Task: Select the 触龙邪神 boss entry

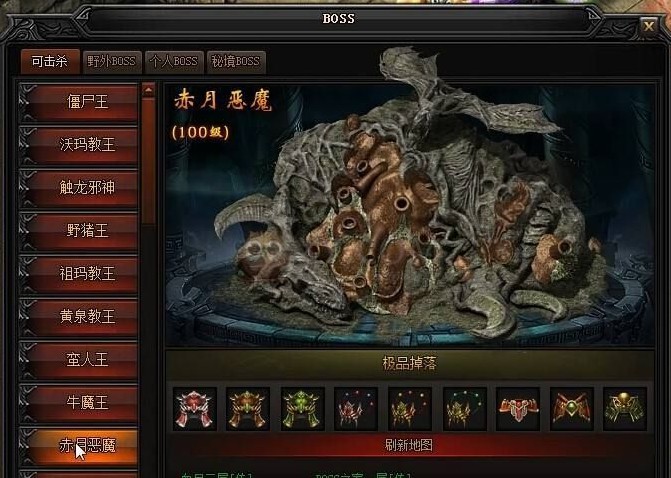Action: click(x=87, y=187)
